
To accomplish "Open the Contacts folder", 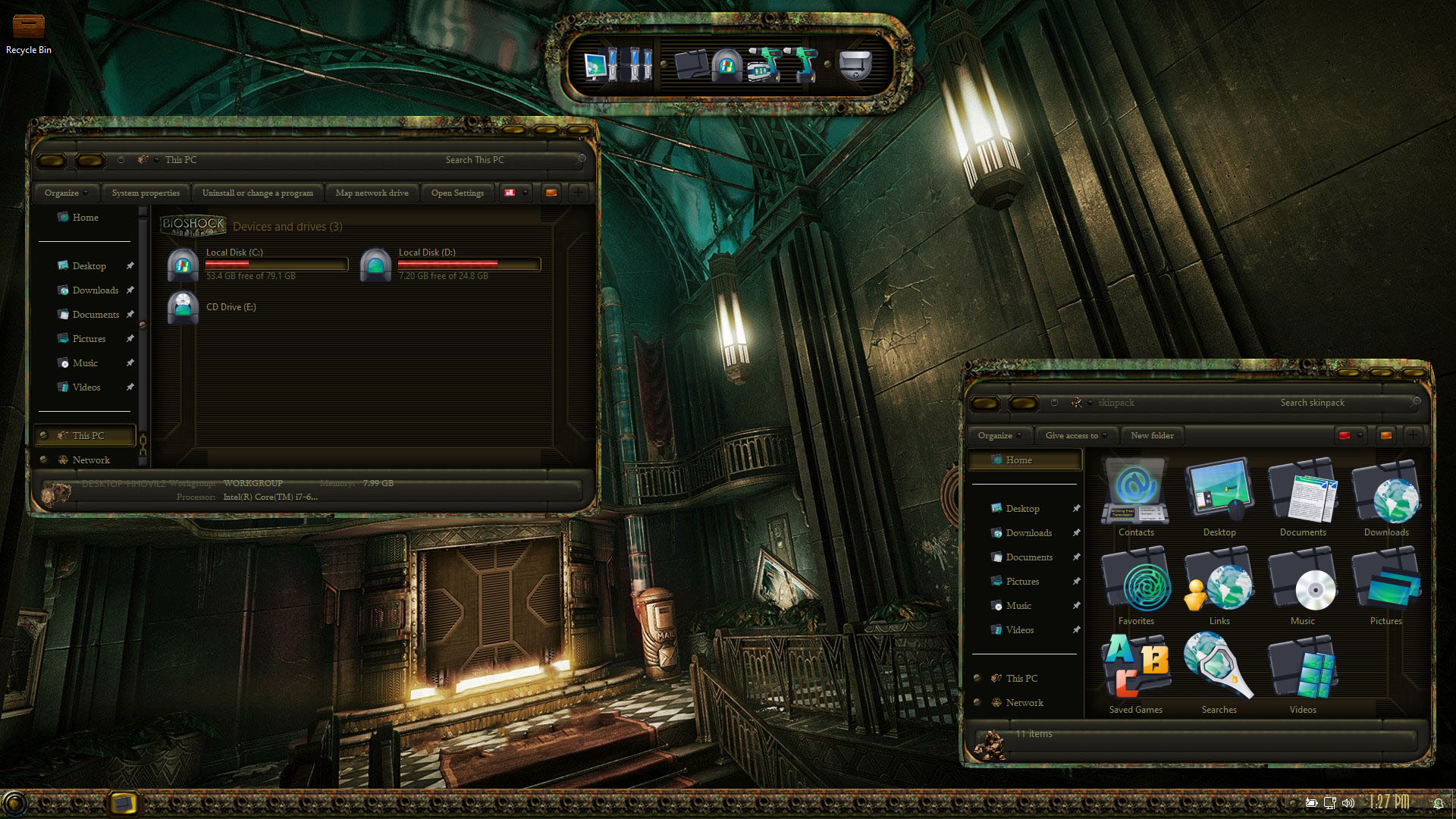I will coord(1136,497).
